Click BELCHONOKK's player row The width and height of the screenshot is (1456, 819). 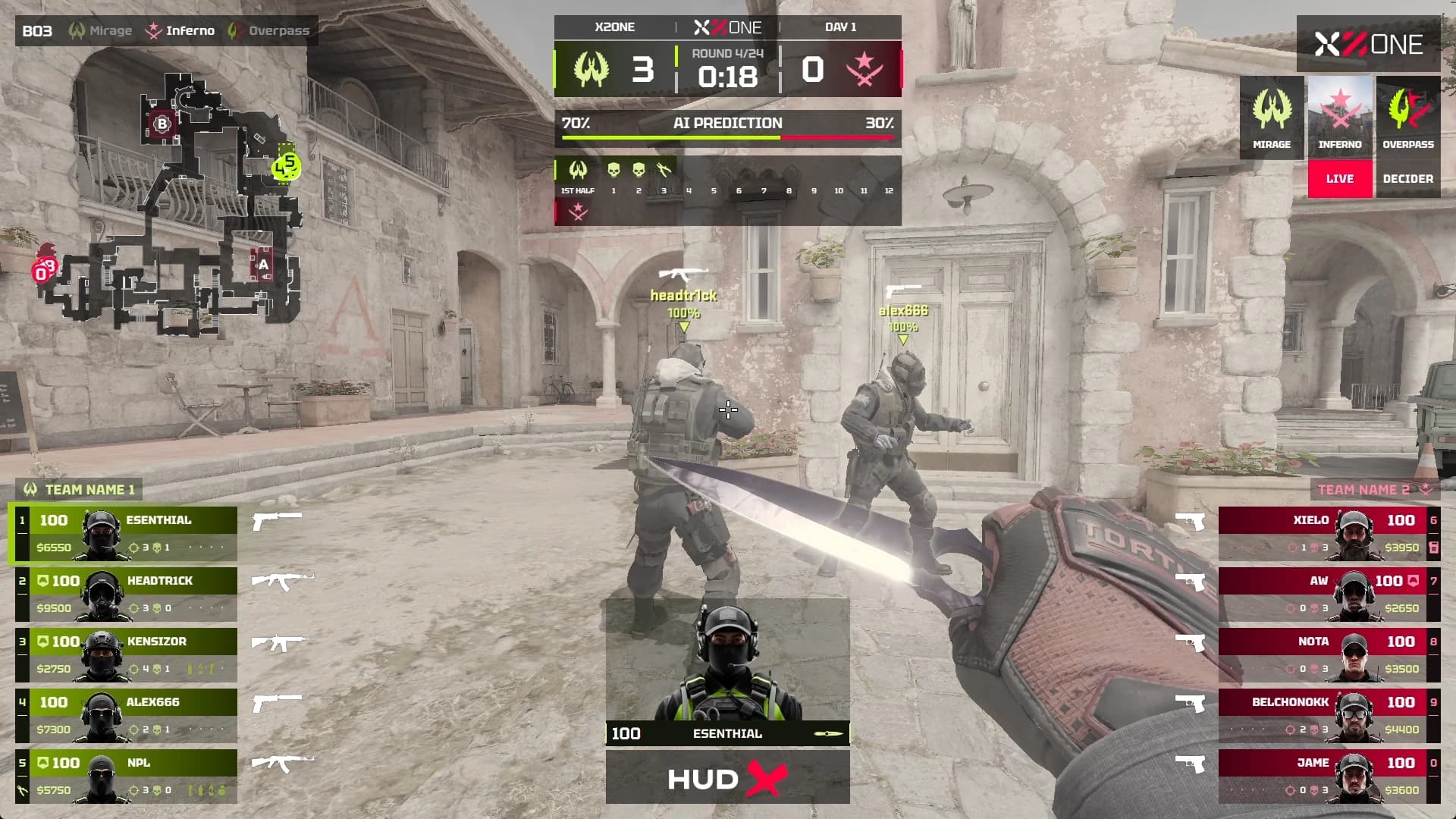click(x=1329, y=716)
